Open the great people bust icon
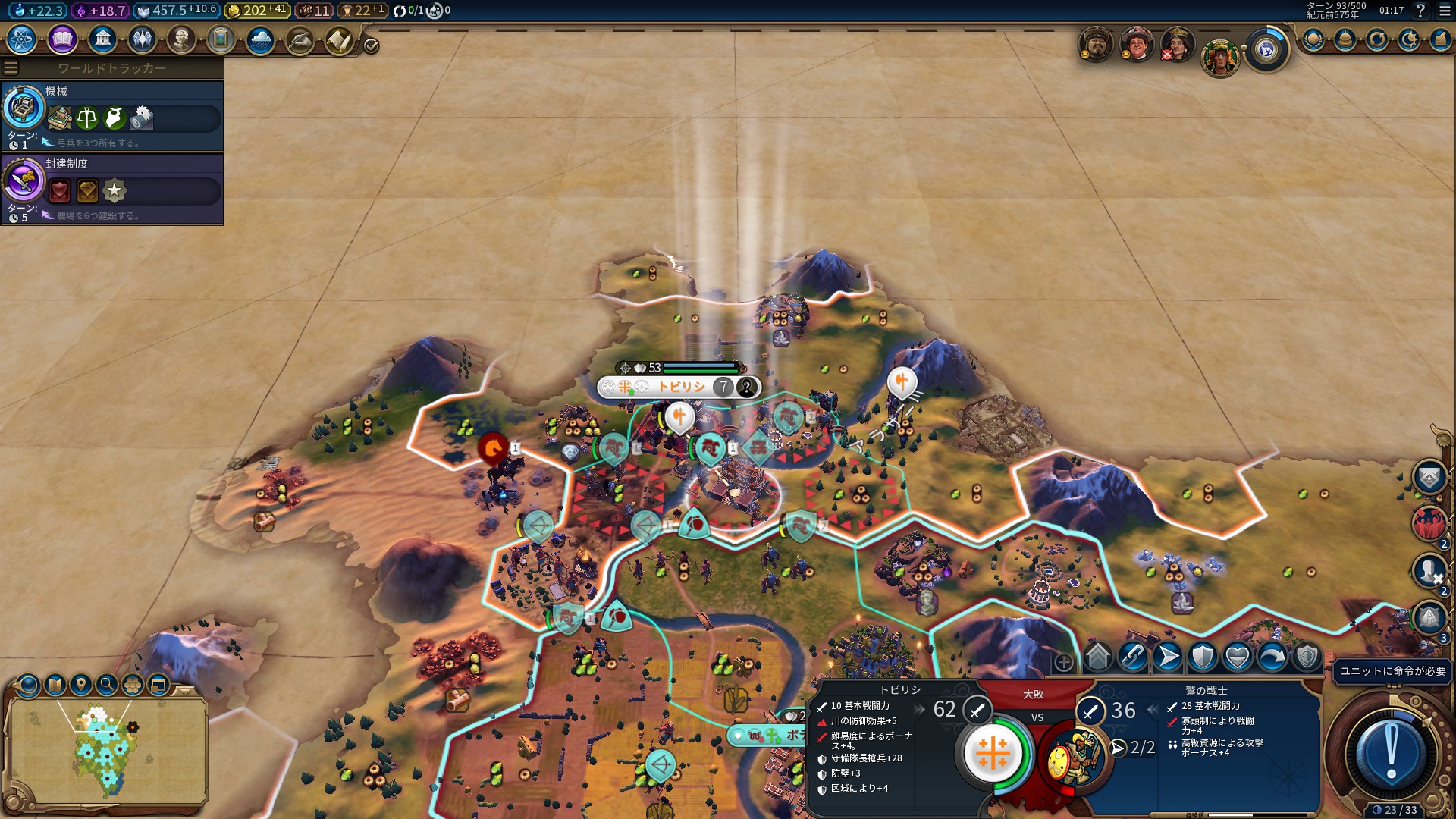Image resolution: width=1456 pixels, height=819 pixels. point(181,39)
